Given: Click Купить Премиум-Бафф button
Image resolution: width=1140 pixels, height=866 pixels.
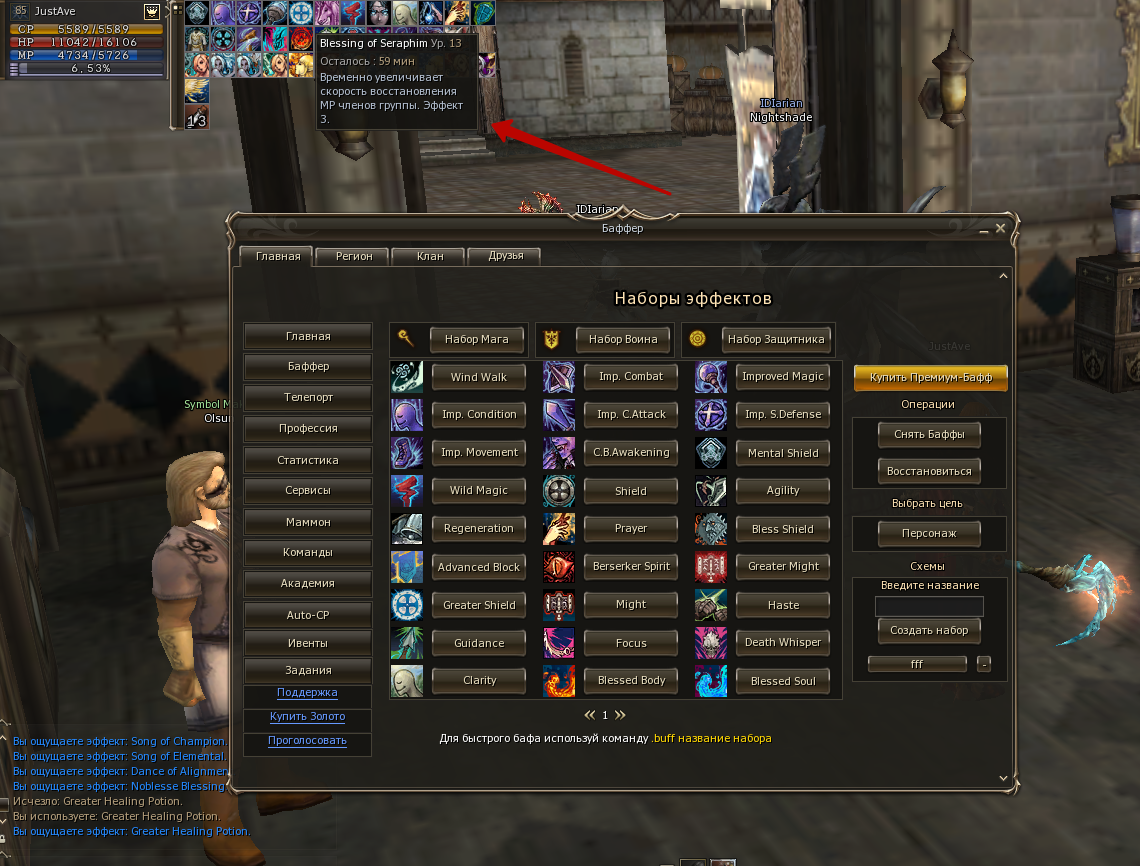Looking at the screenshot, I should [x=930, y=378].
